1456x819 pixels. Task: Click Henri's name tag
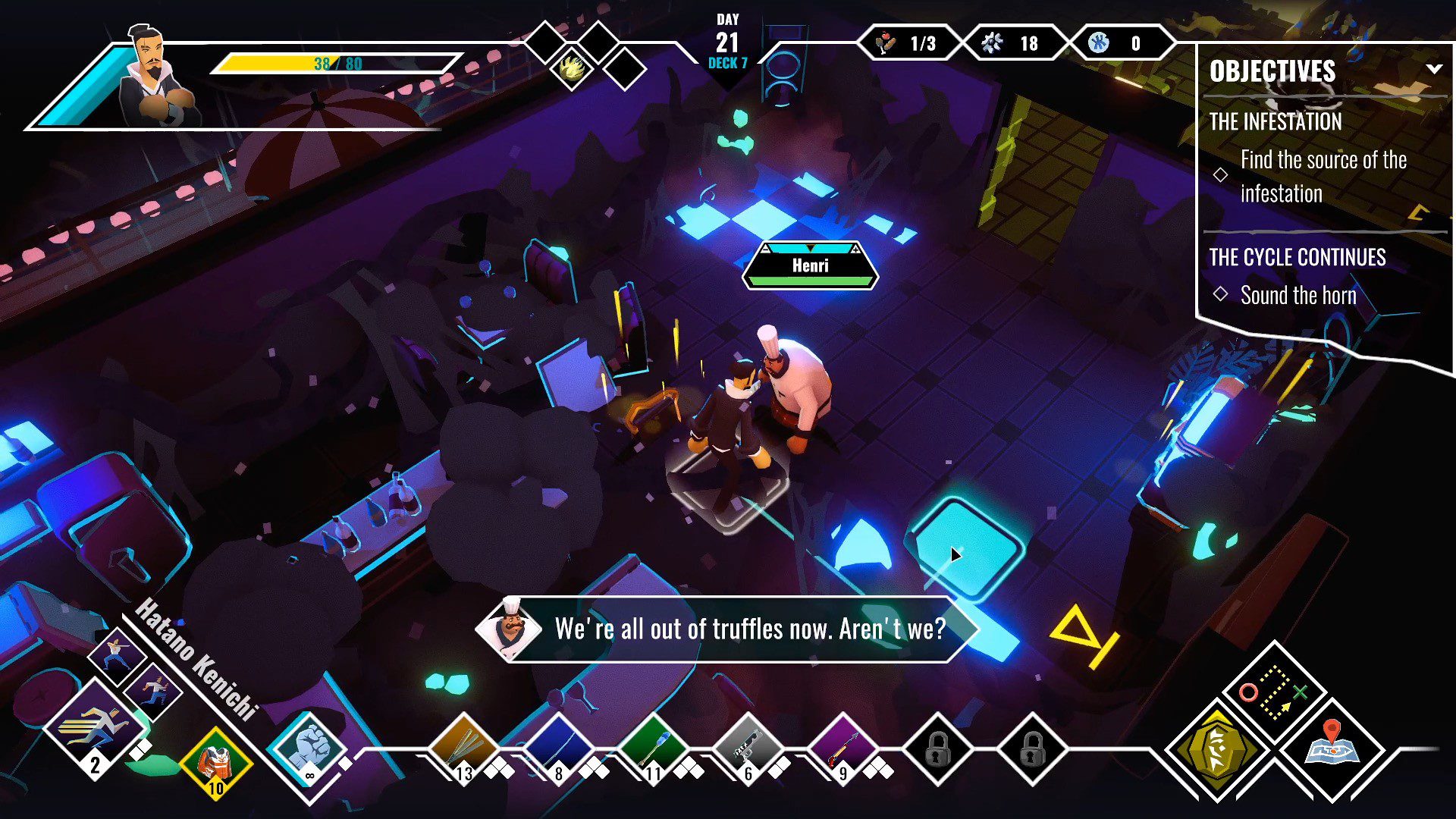coord(810,265)
